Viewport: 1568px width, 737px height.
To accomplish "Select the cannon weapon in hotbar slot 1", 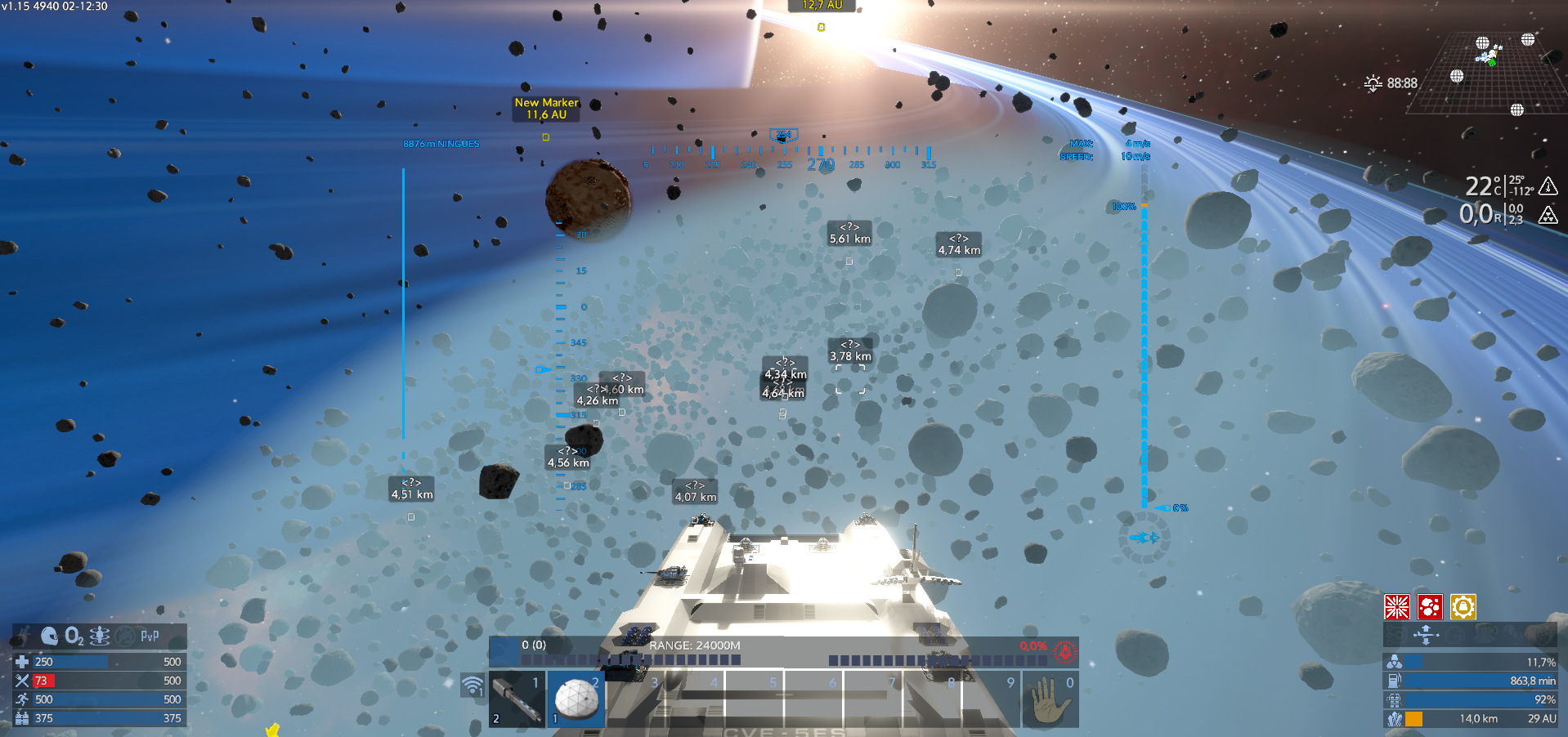I will pyautogui.click(x=517, y=699).
